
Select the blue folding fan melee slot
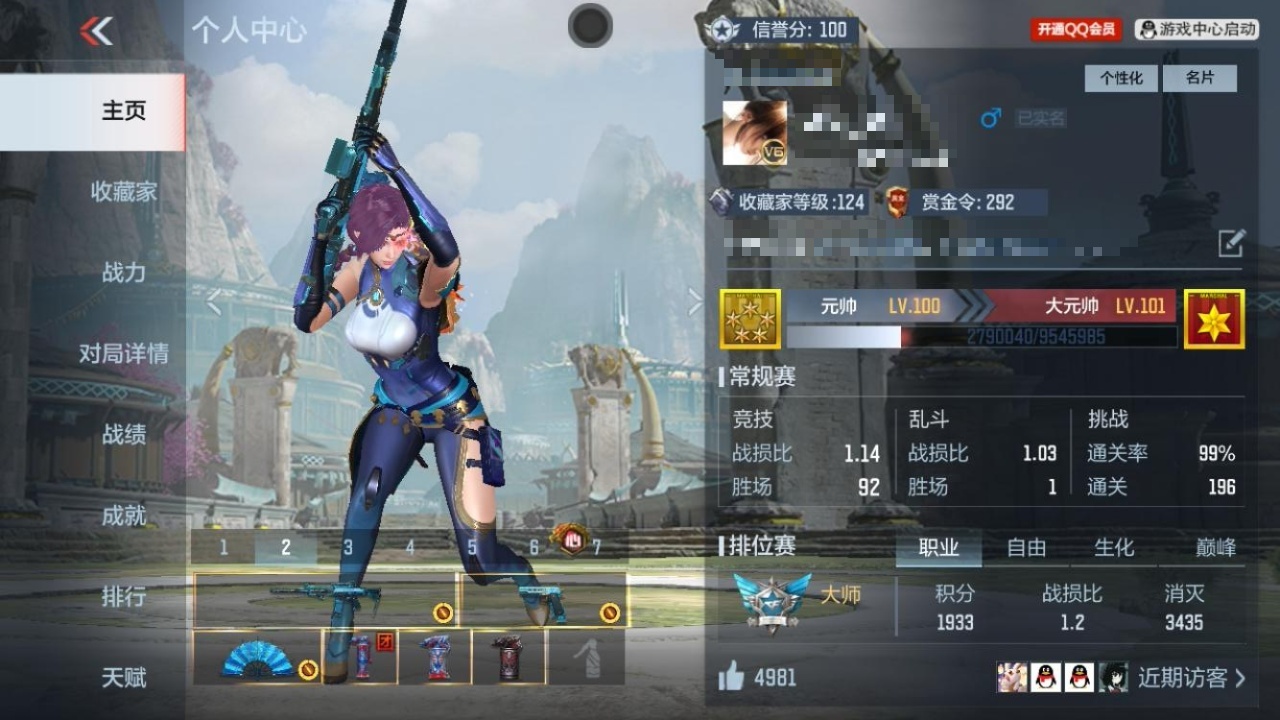tap(257, 658)
